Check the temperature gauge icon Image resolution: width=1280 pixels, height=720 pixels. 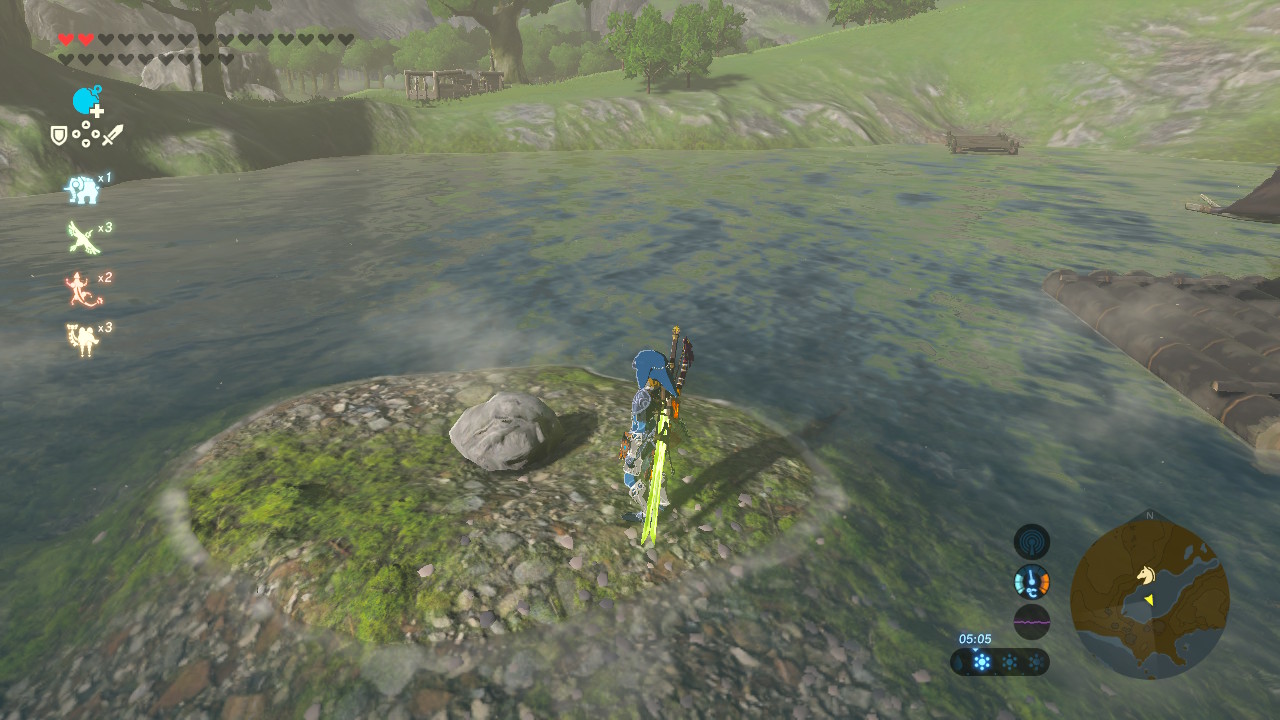coord(1031,581)
